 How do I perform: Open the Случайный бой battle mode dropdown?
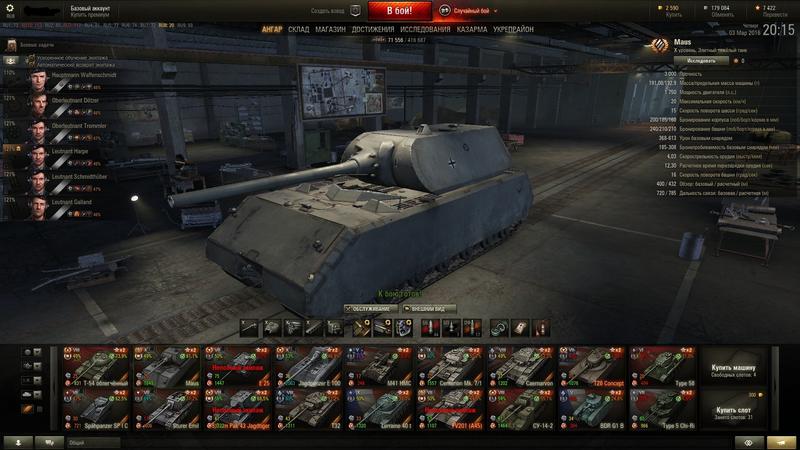(x=474, y=11)
